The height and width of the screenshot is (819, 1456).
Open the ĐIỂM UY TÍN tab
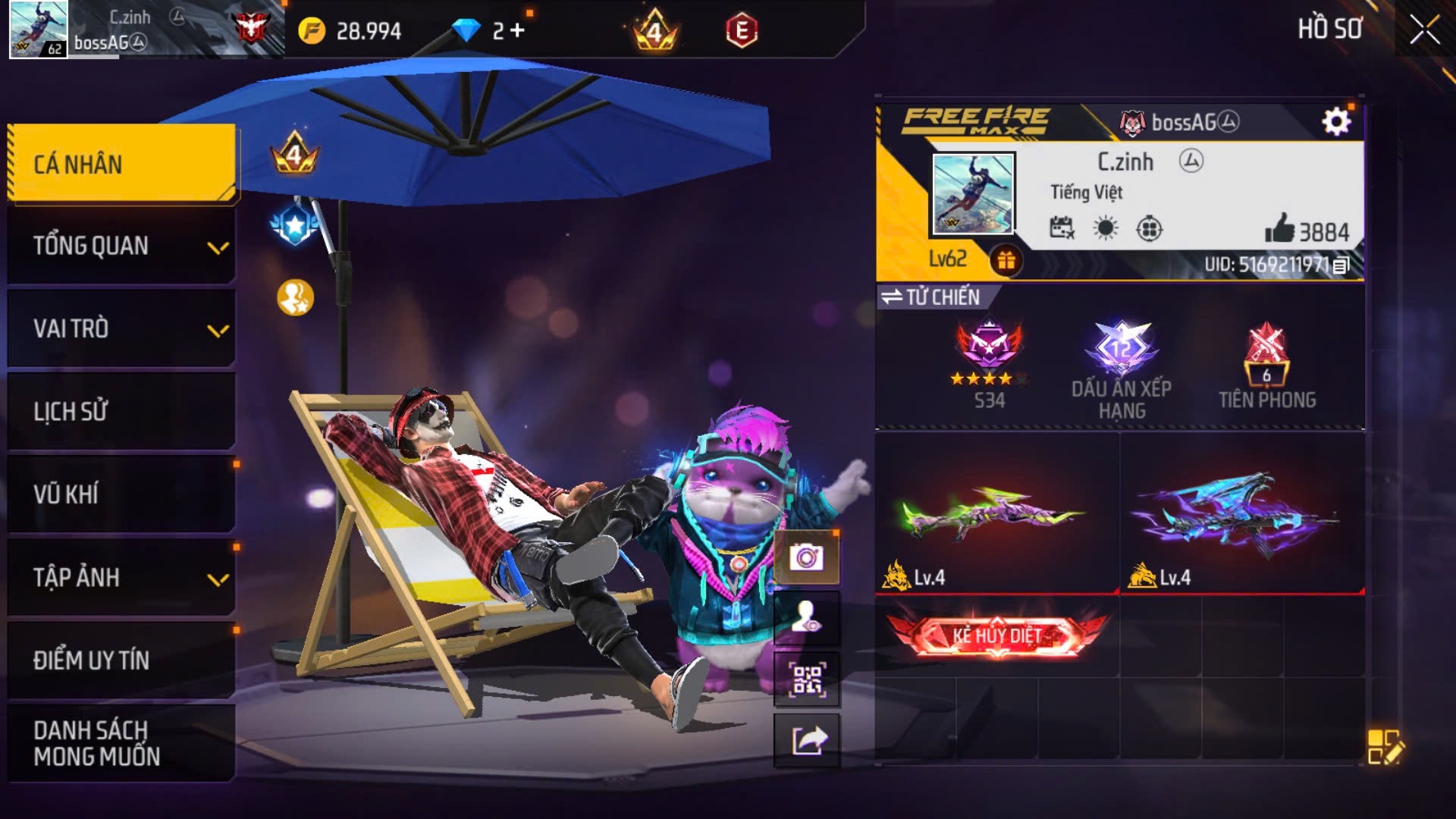(121, 661)
